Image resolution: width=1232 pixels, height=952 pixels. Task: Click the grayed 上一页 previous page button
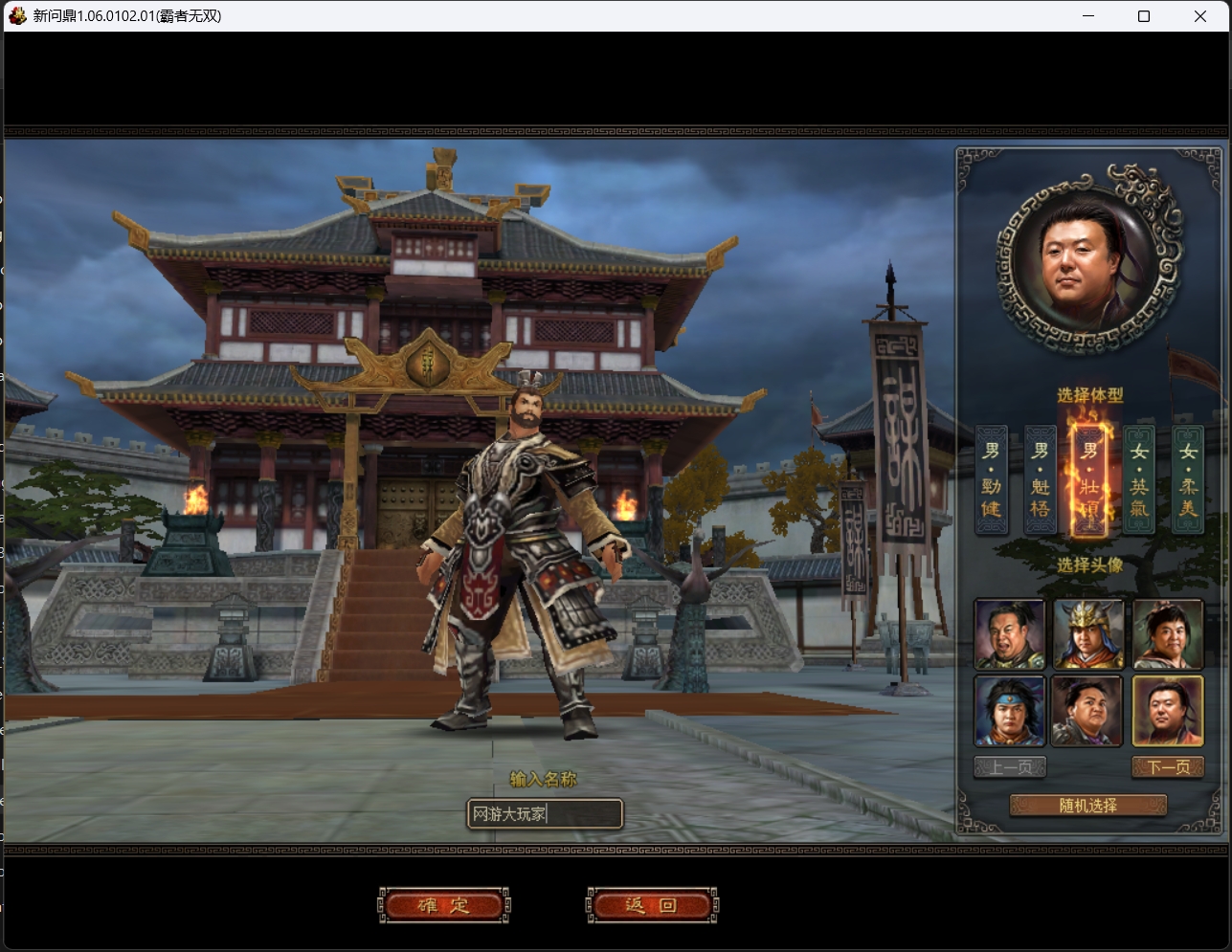click(x=1009, y=765)
